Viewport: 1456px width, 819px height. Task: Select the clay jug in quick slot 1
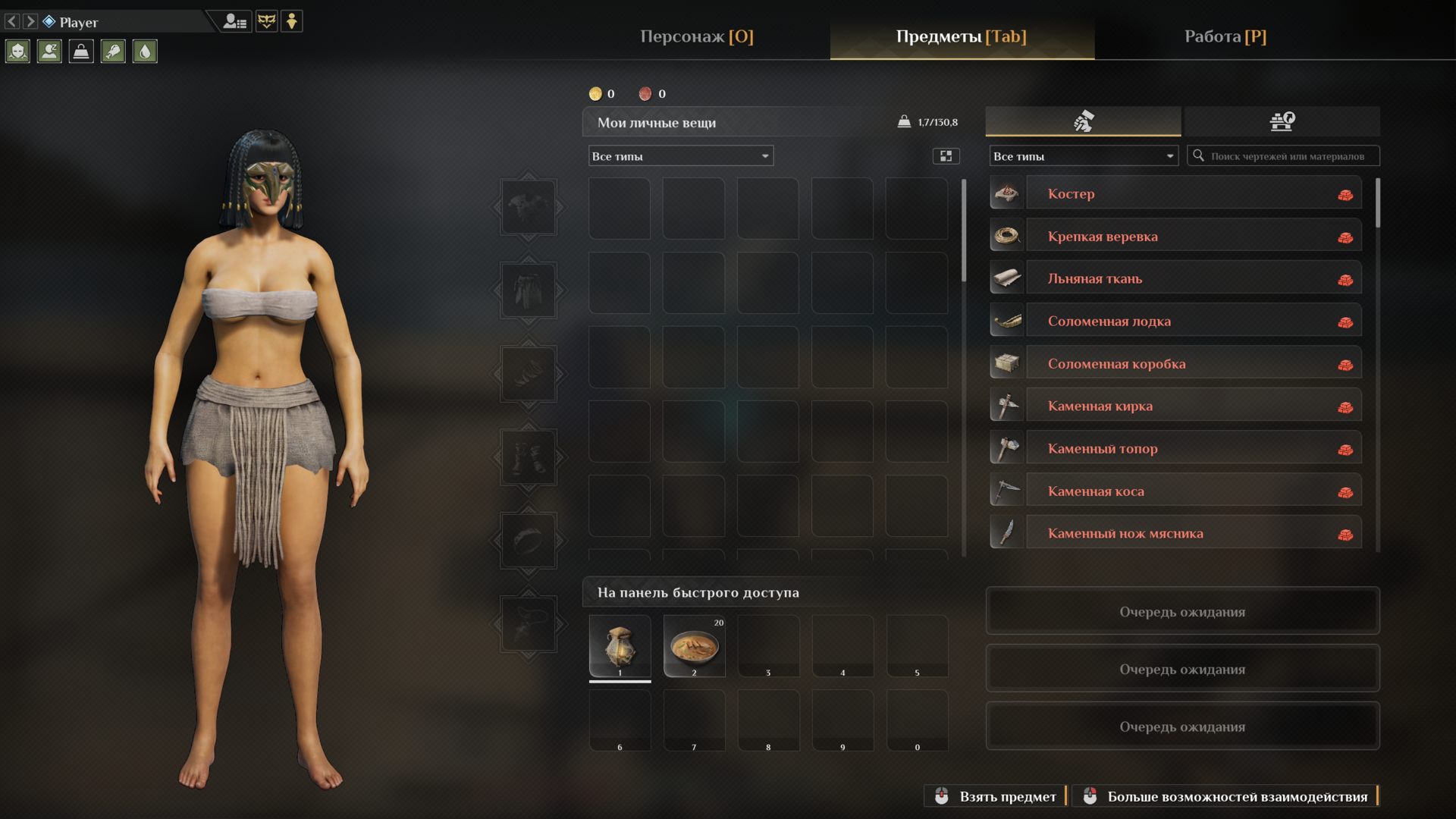(620, 645)
